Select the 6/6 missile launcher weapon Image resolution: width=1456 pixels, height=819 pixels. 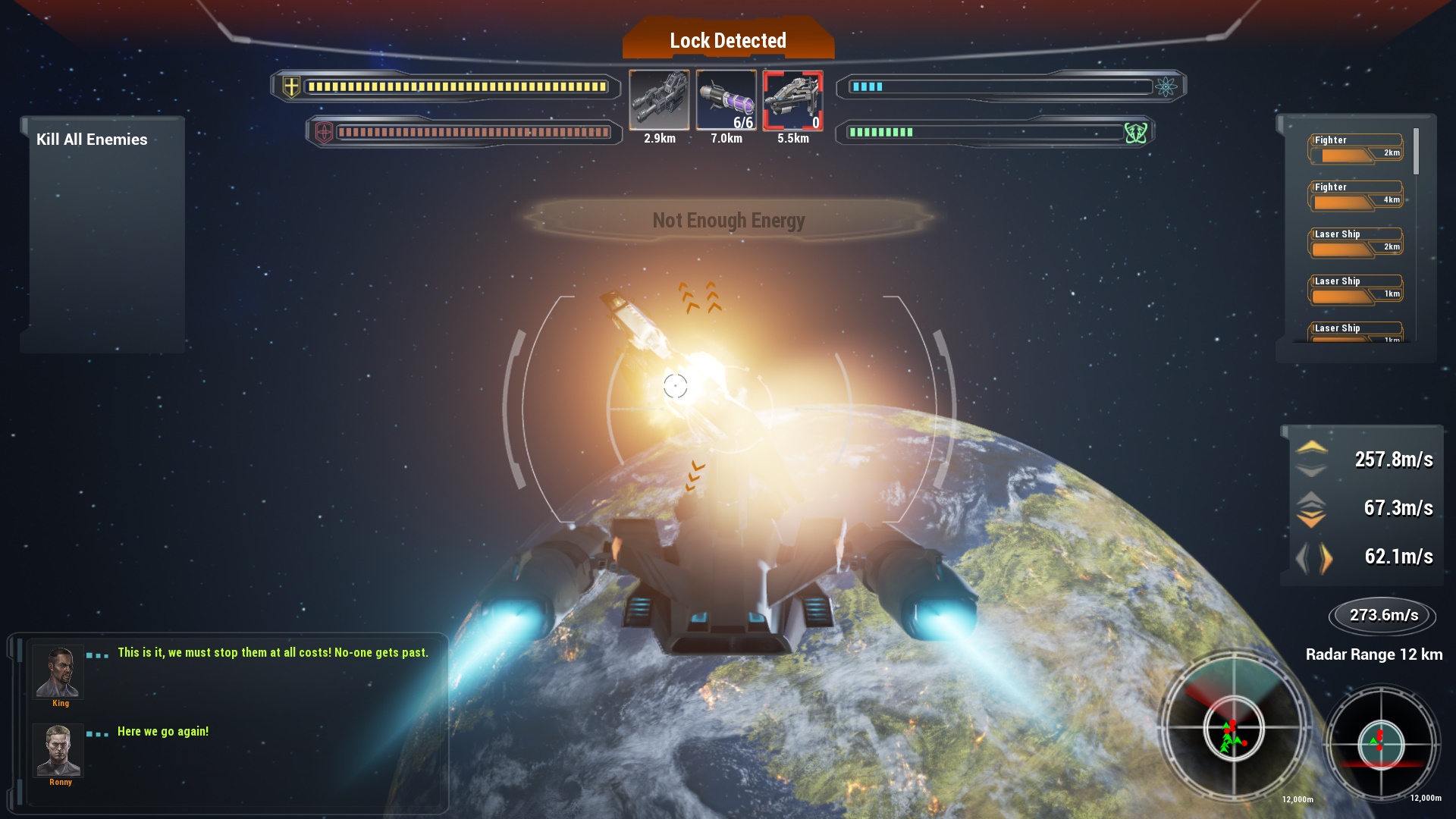point(725,99)
